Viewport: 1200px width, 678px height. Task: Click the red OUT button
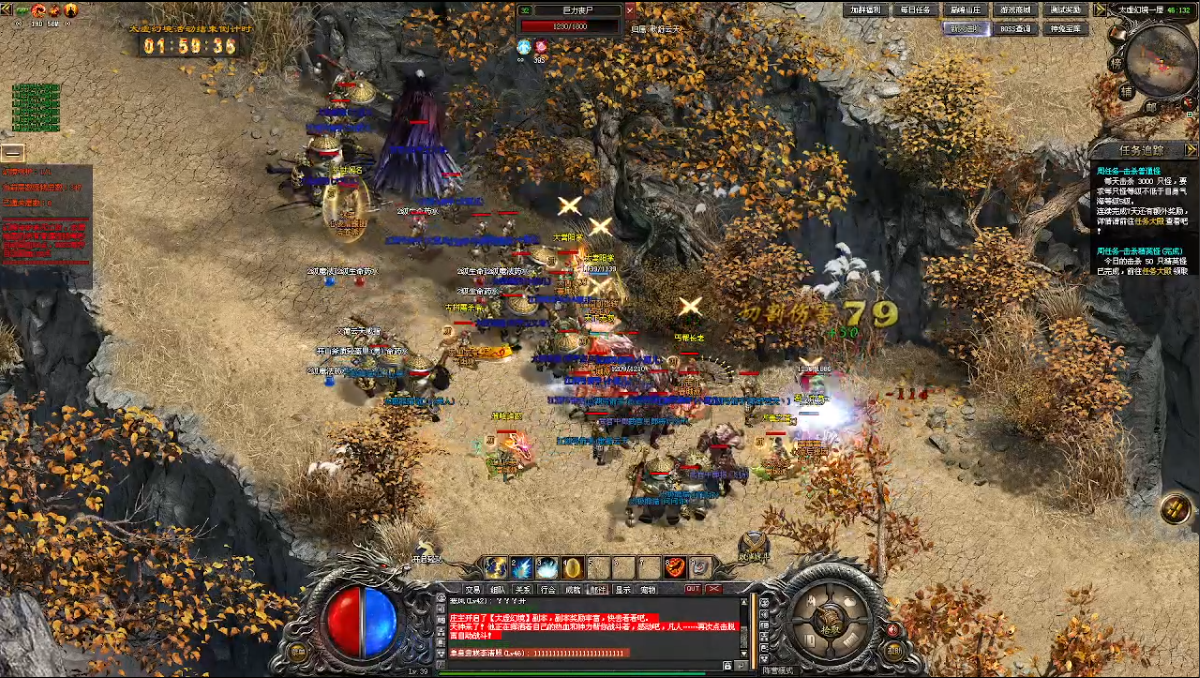point(692,589)
